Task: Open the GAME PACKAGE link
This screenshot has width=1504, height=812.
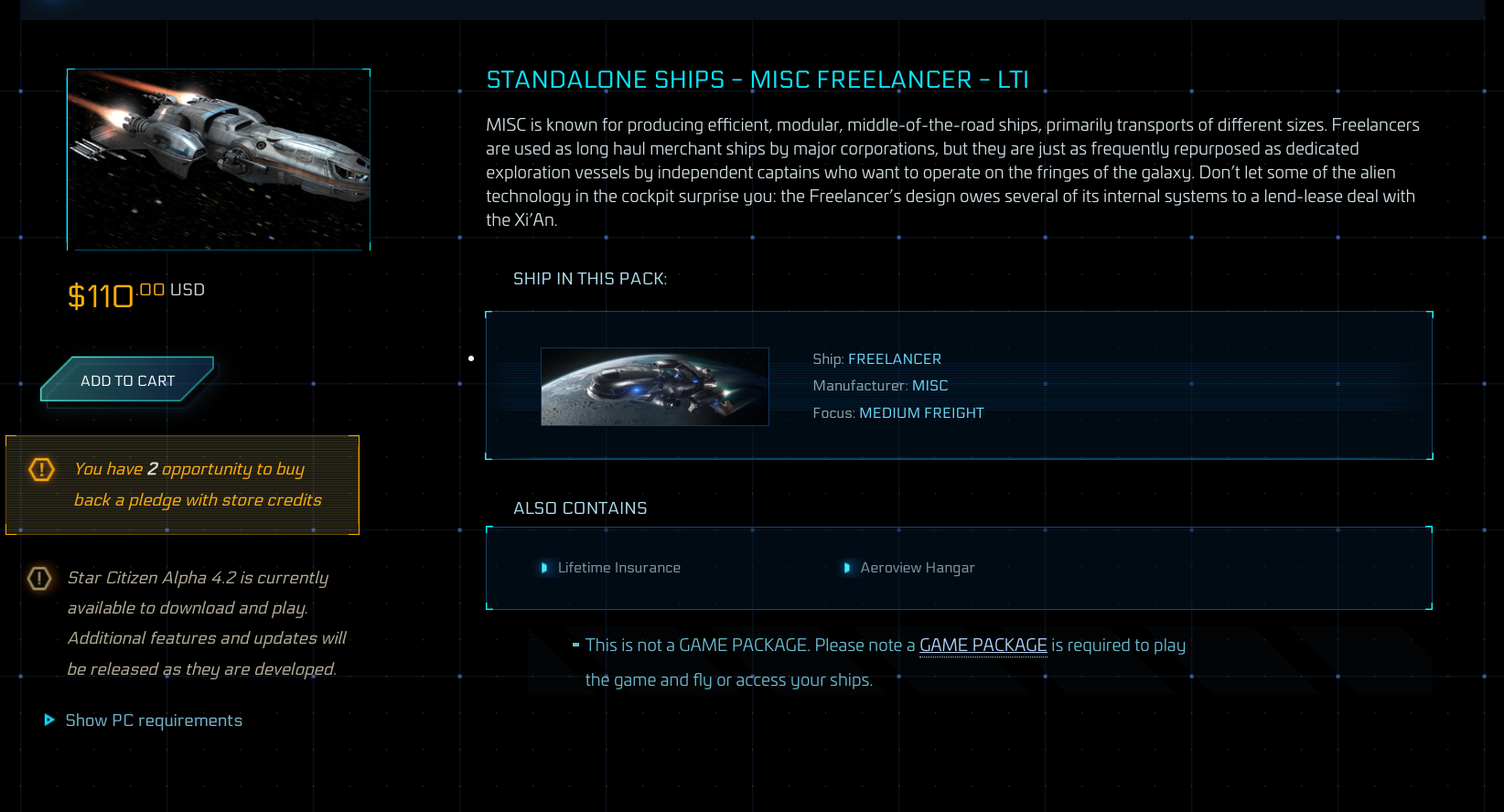Action: (x=983, y=645)
